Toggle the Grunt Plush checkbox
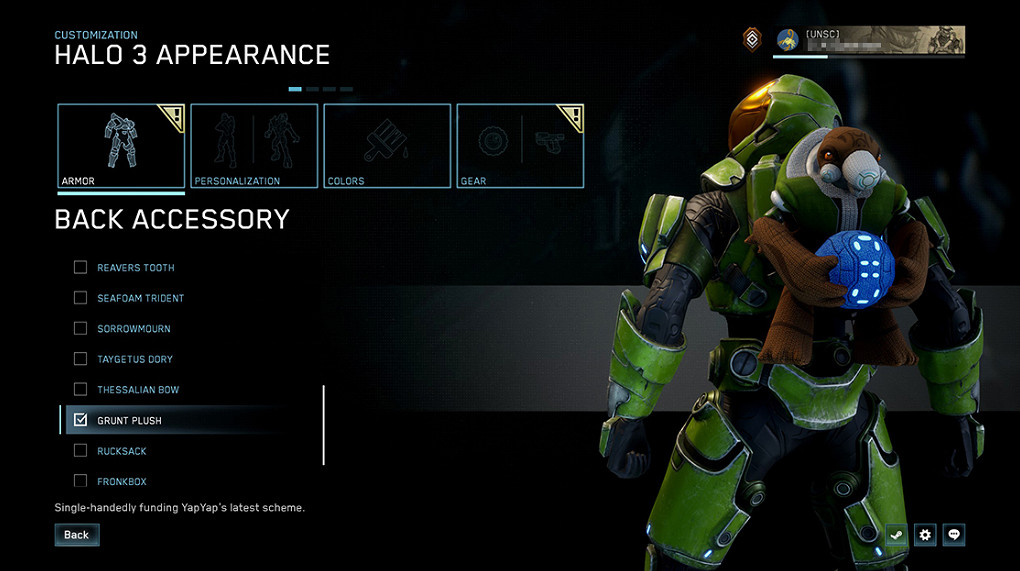This screenshot has height=571, width=1020. coord(81,420)
